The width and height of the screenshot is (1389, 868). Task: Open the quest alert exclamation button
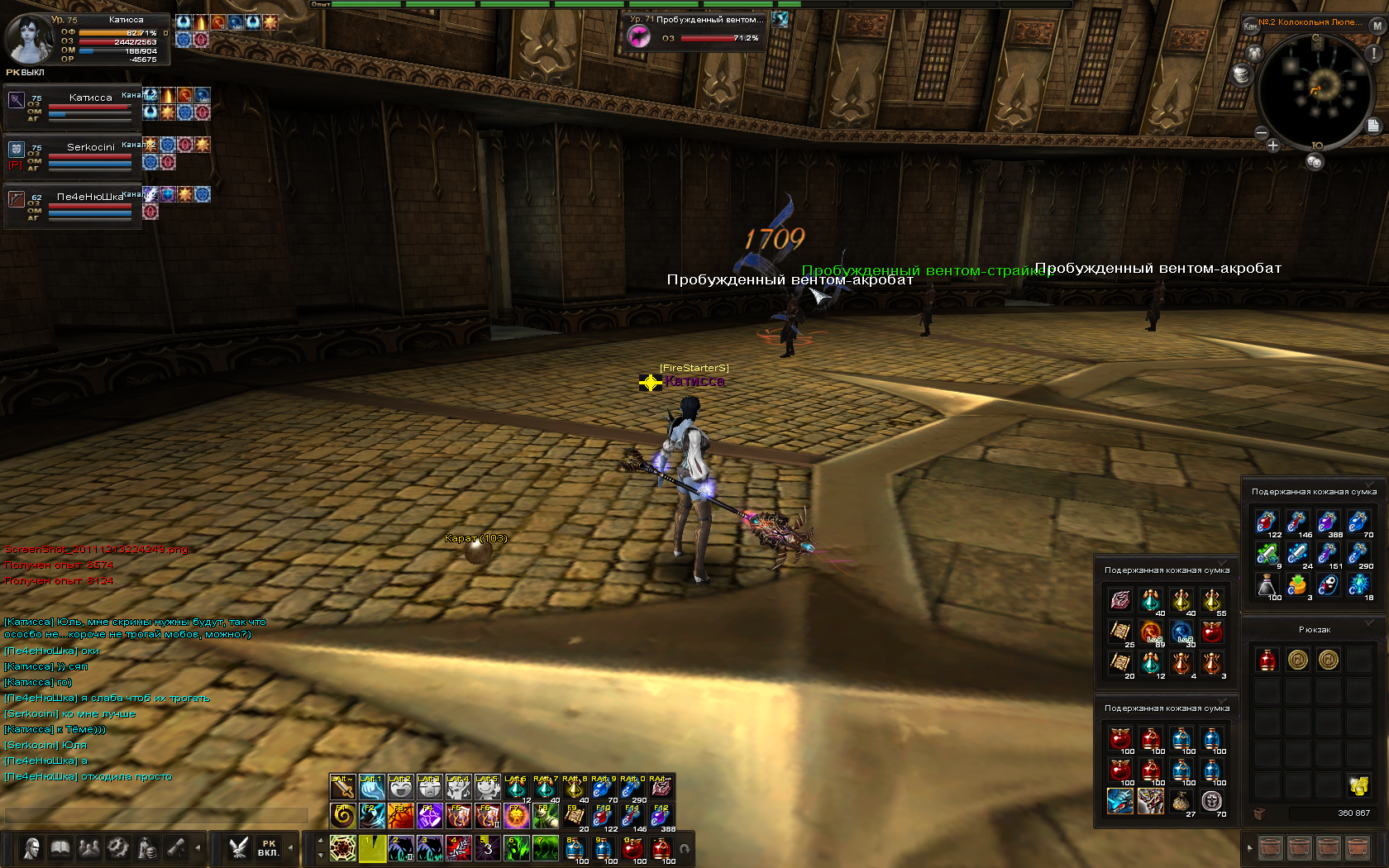(1373, 53)
